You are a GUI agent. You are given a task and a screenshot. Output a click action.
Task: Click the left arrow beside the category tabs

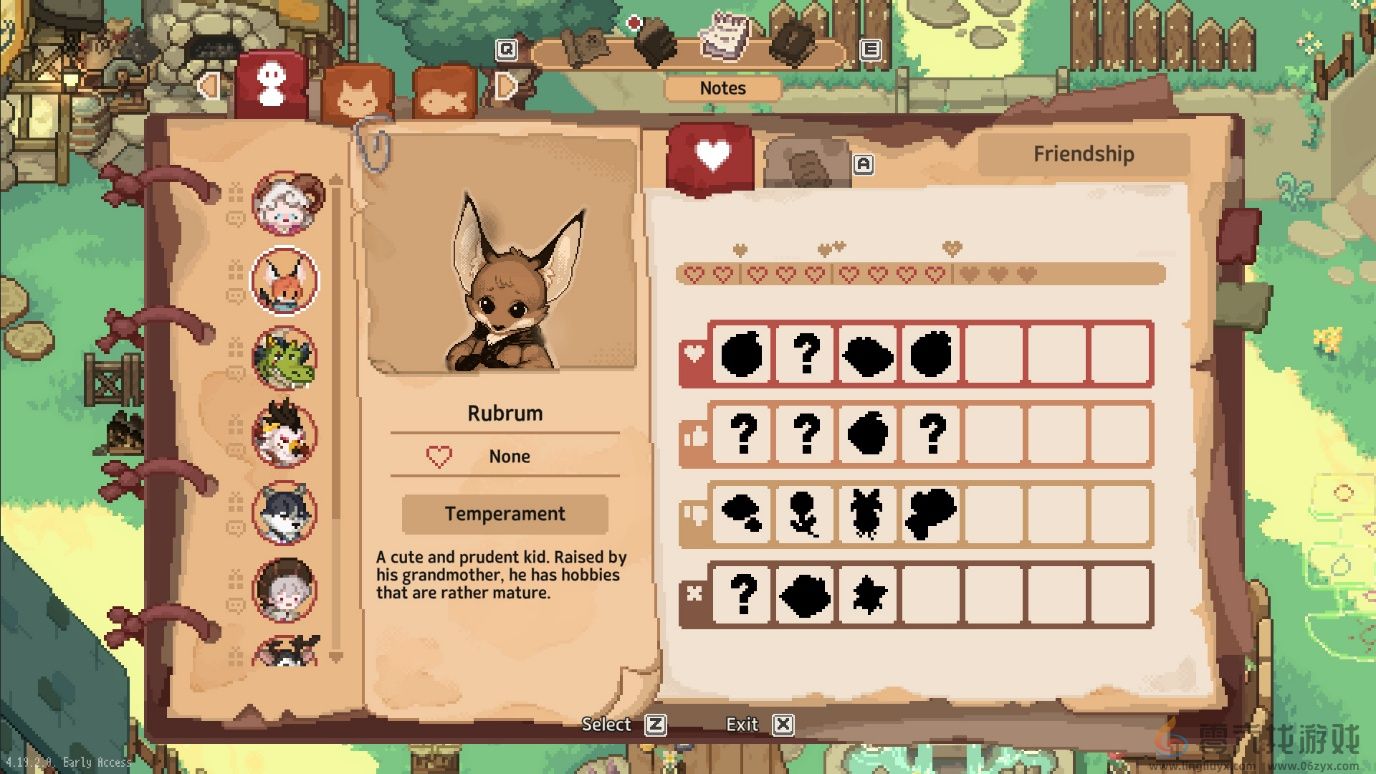(x=208, y=86)
